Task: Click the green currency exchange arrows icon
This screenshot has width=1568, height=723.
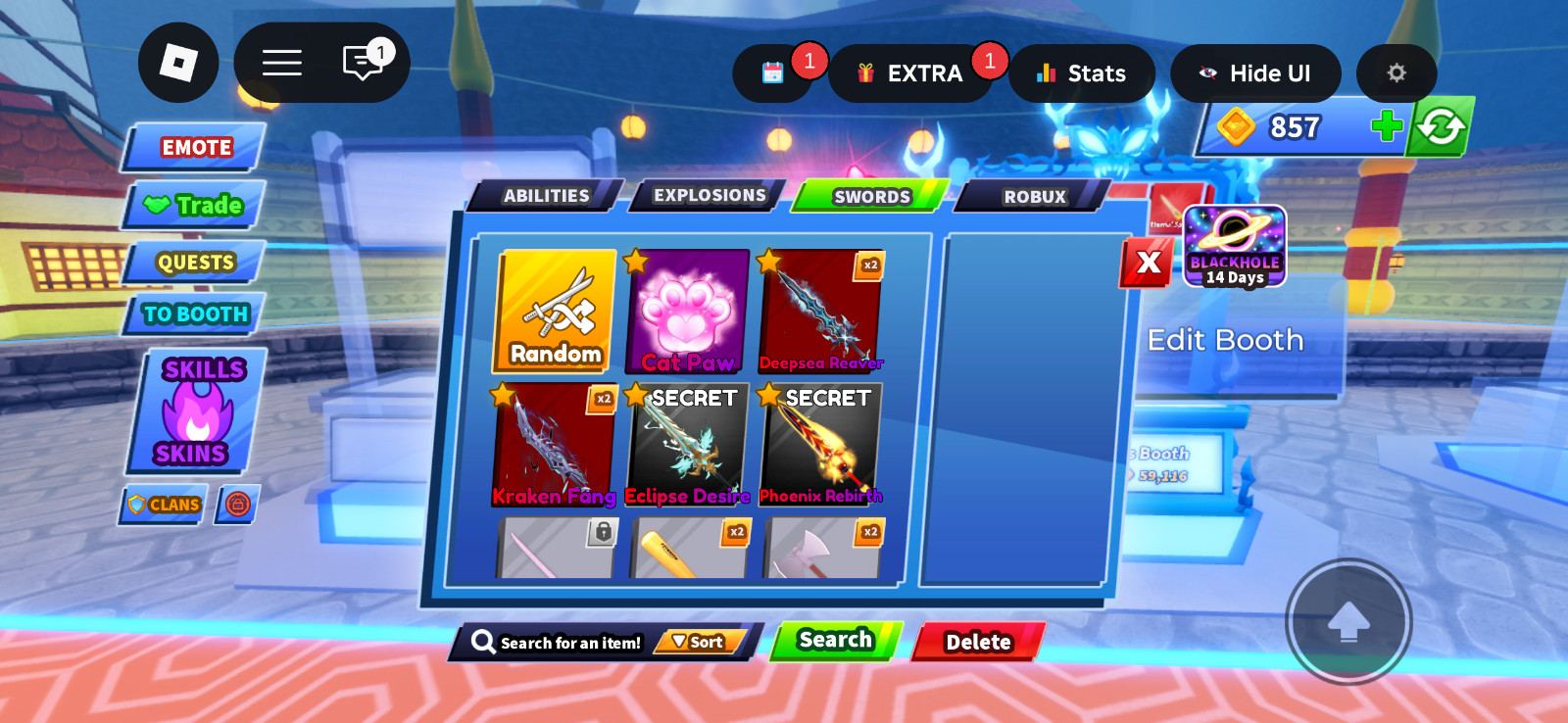Action: click(x=1440, y=125)
